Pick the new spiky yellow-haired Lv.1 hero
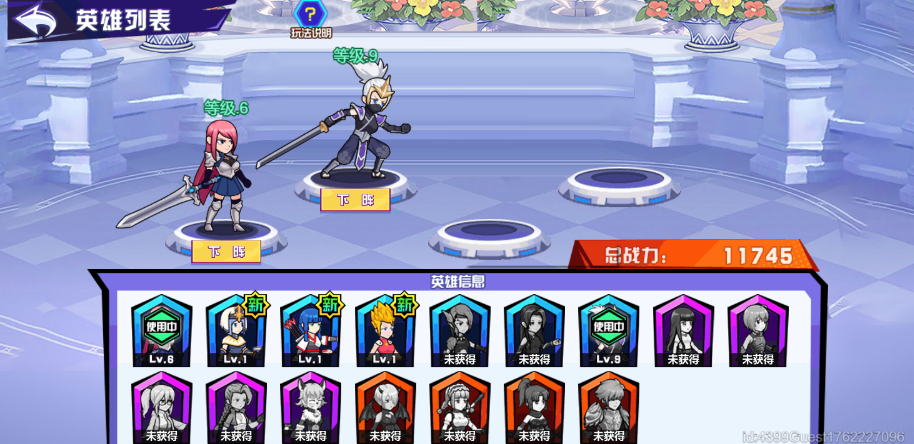Viewport: 914px width, 444px height. coord(385,331)
